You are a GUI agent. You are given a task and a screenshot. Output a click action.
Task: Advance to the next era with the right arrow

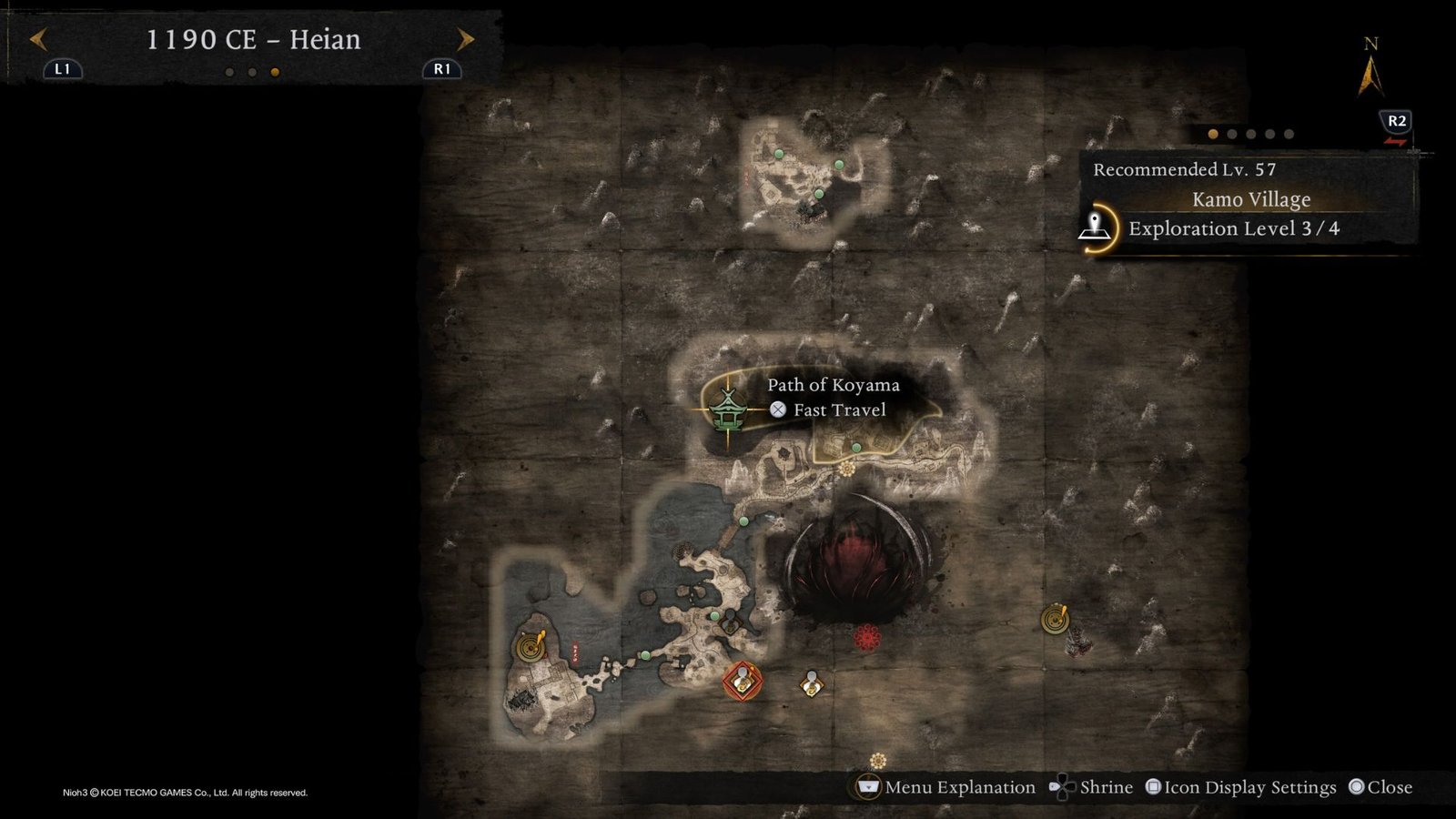coord(465,39)
